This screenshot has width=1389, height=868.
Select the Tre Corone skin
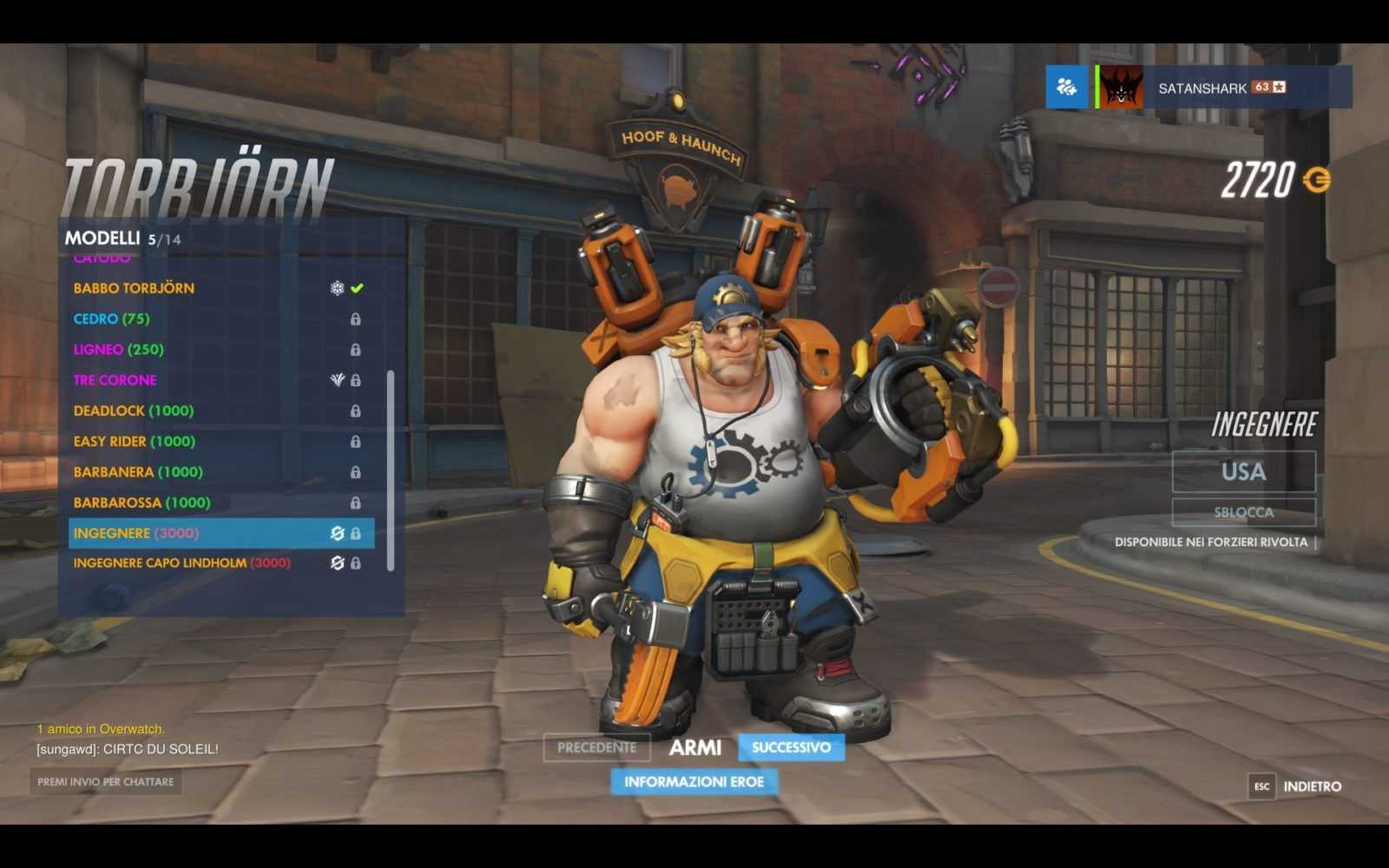coord(115,380)
